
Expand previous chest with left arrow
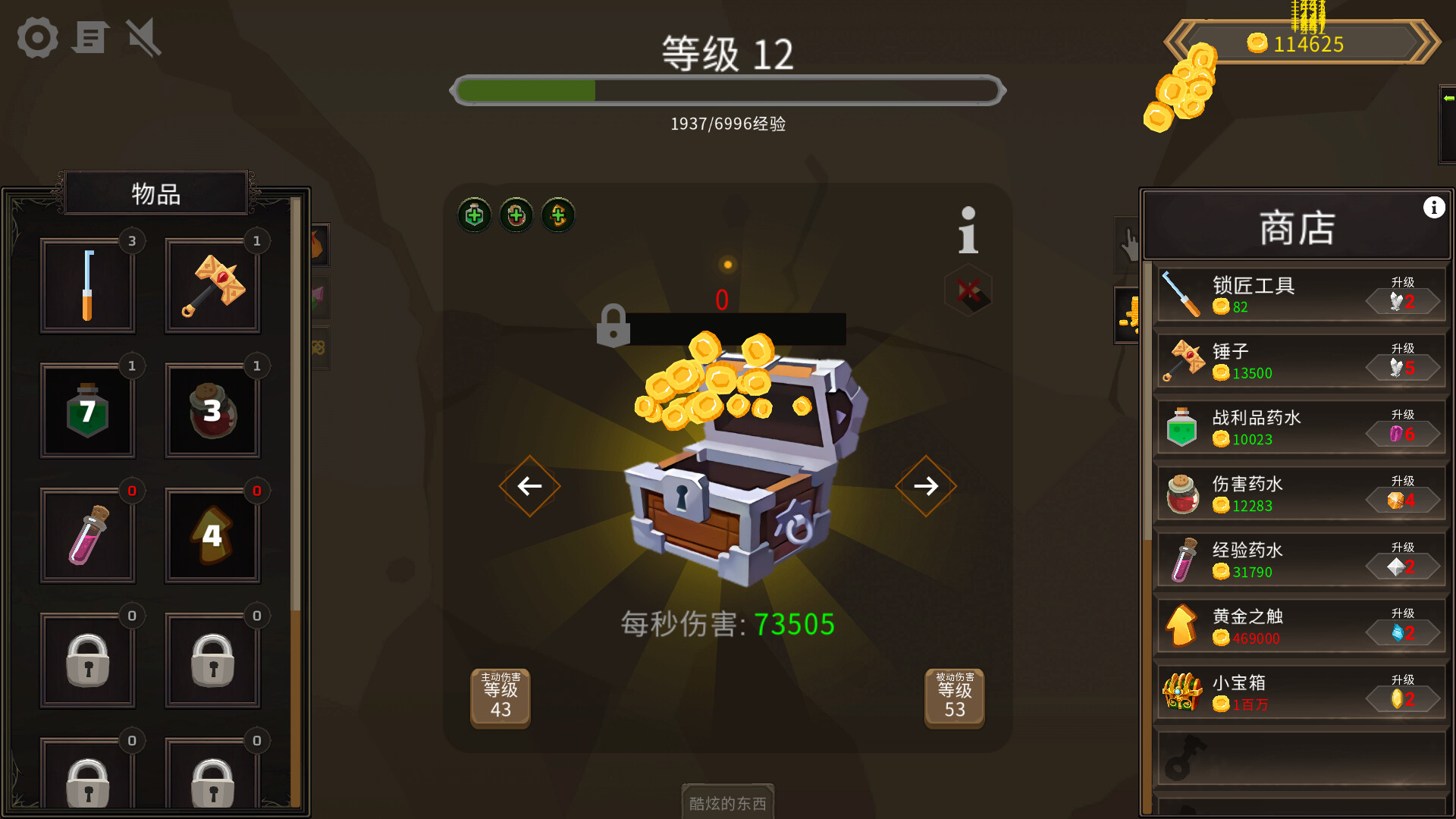(529, 486)
